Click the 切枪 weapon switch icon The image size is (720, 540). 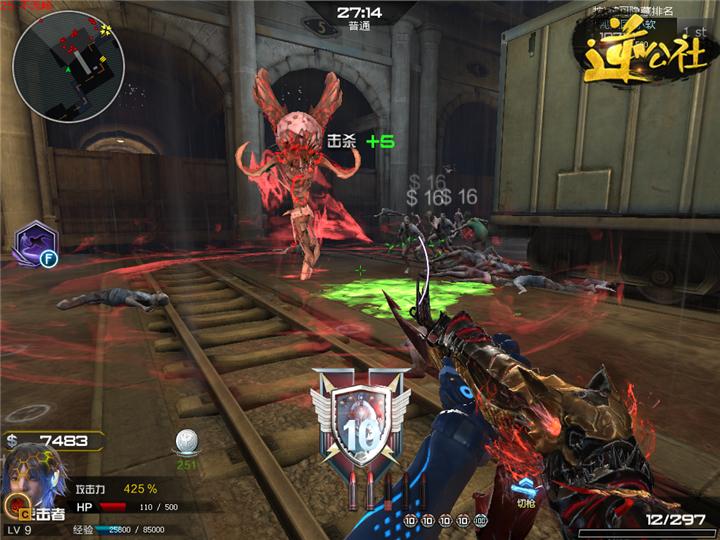(522, 491)
